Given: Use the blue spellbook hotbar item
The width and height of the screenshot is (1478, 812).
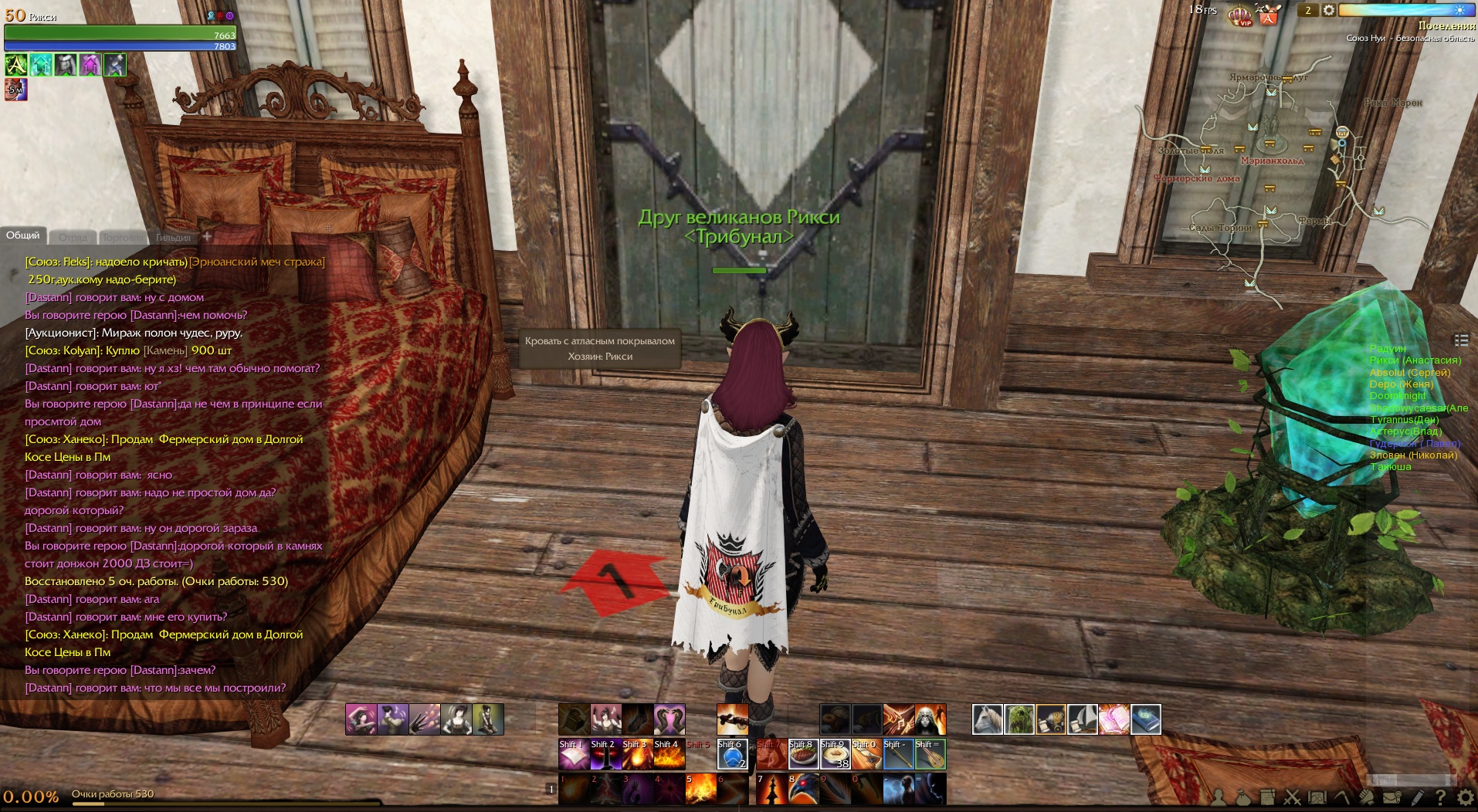Looking at the screenshot, I should click(1145, 719).
